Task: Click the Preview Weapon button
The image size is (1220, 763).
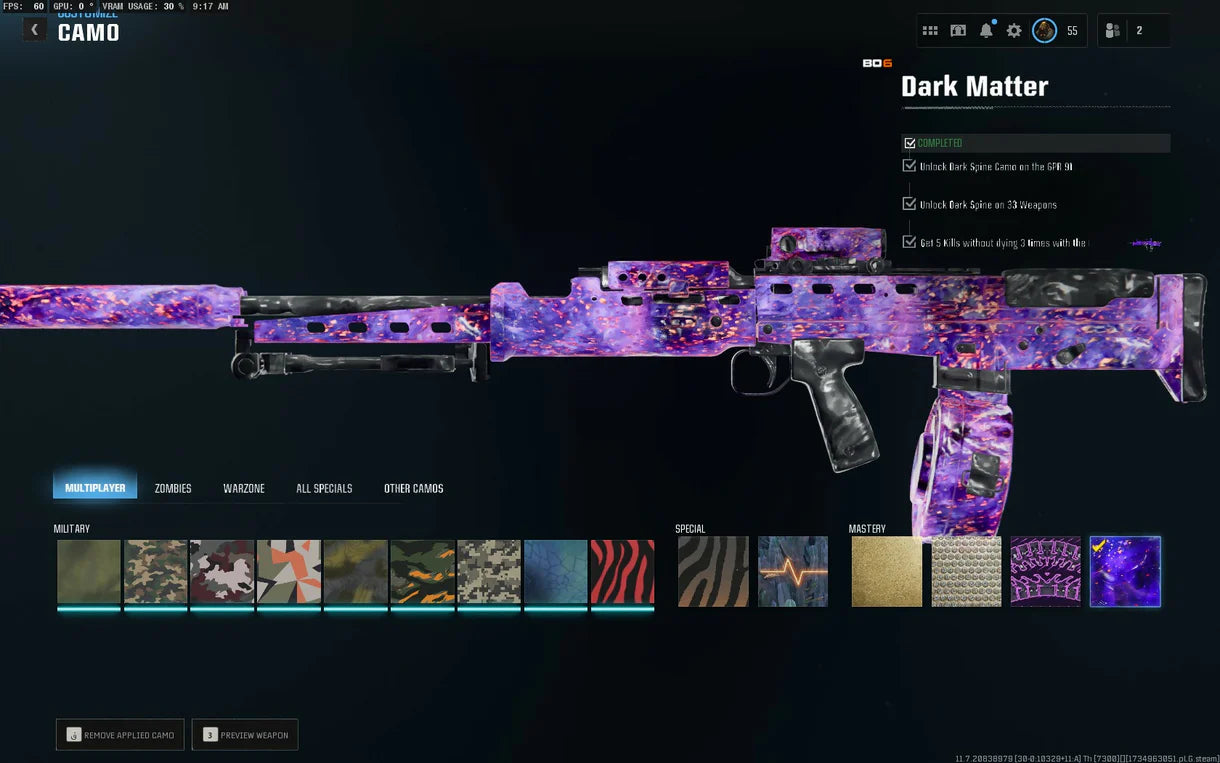Action: 245,735
